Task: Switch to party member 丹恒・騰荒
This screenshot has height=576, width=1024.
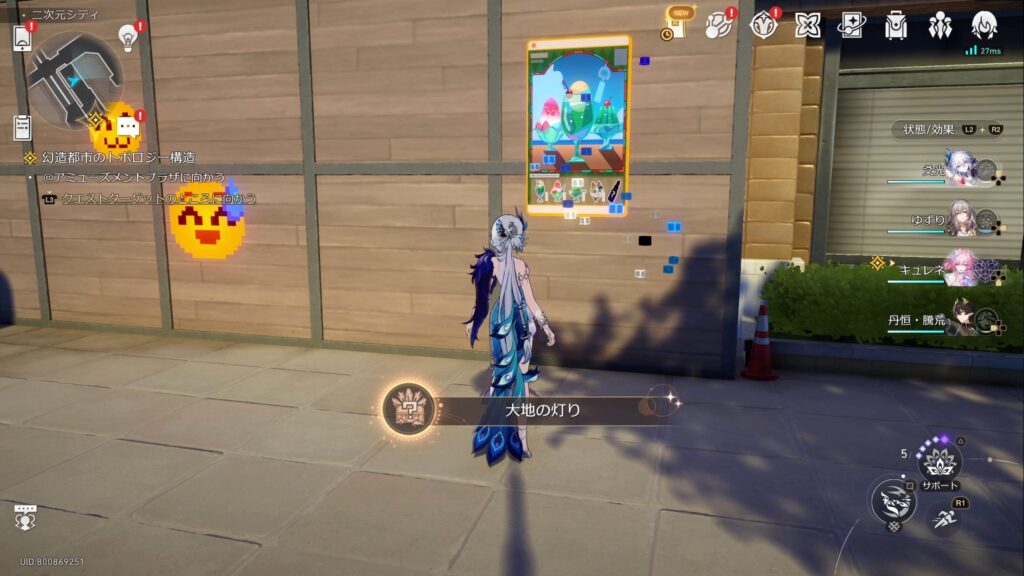Action: [x=960, y=320]
